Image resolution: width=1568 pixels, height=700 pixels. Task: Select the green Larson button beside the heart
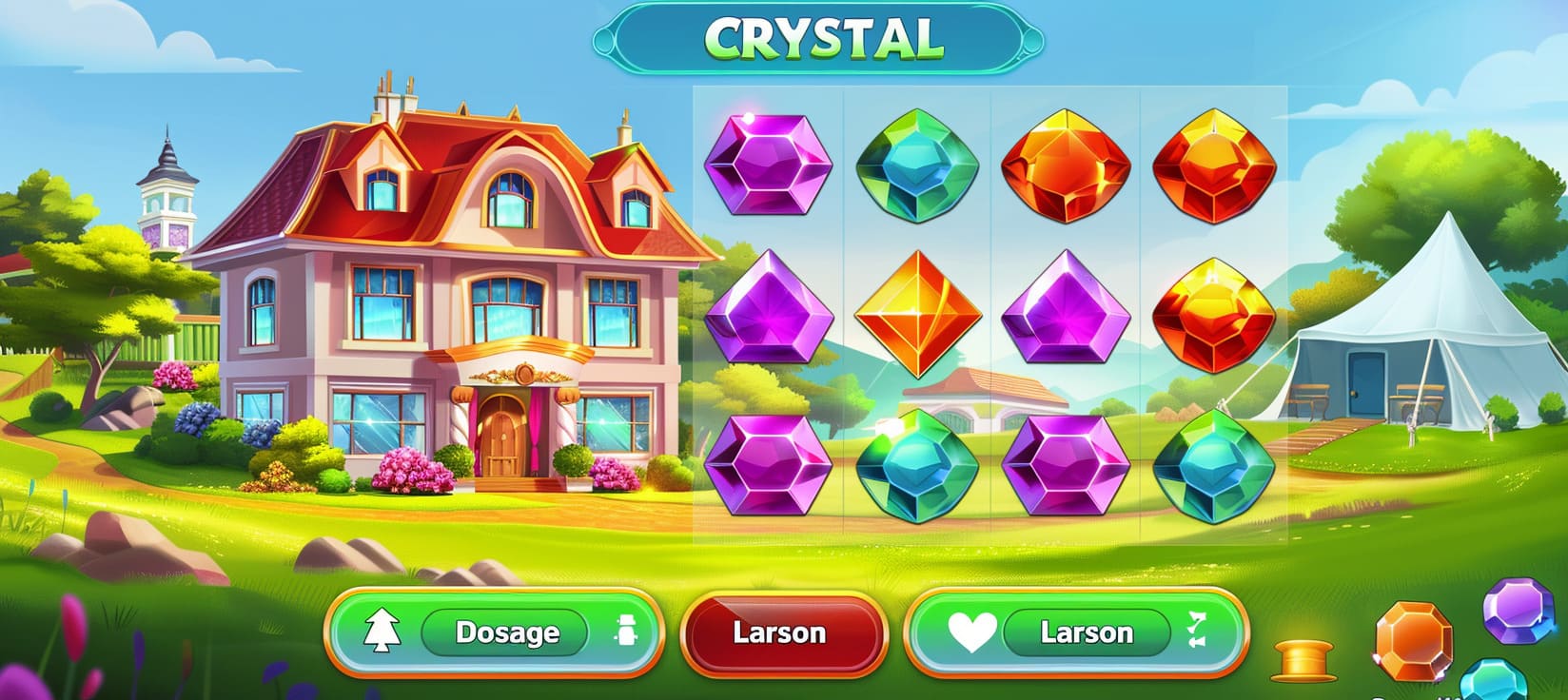coord(1086,632)
